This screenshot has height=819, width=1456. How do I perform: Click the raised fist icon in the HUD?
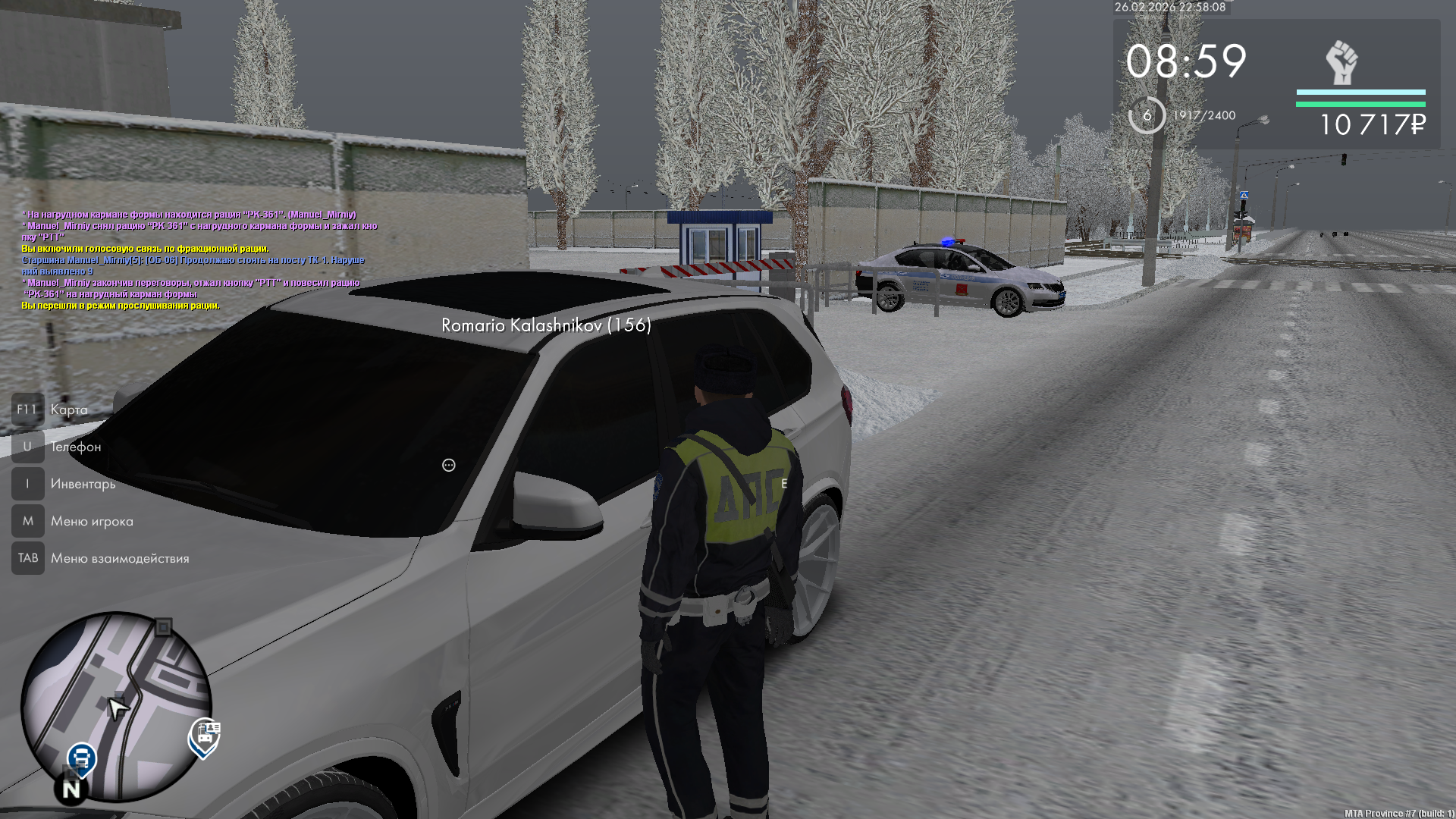click(x=1341, y=63)
